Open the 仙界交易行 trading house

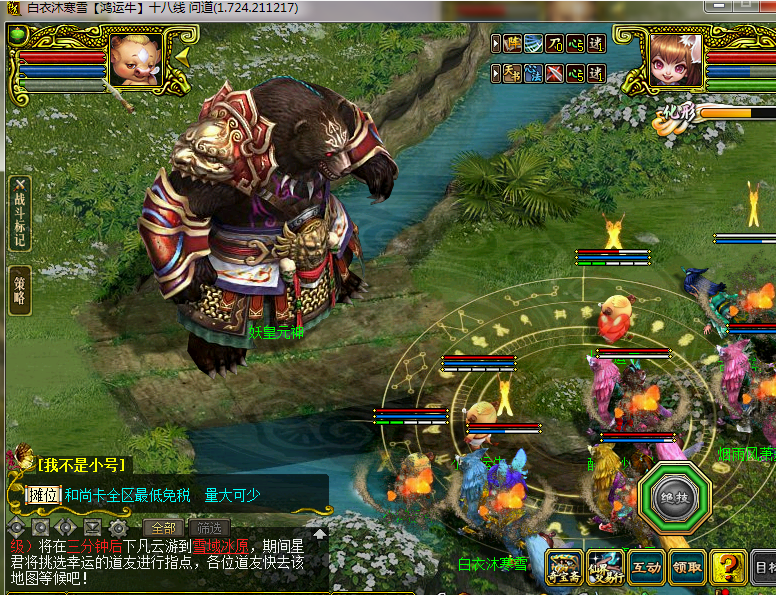[604, 569]
